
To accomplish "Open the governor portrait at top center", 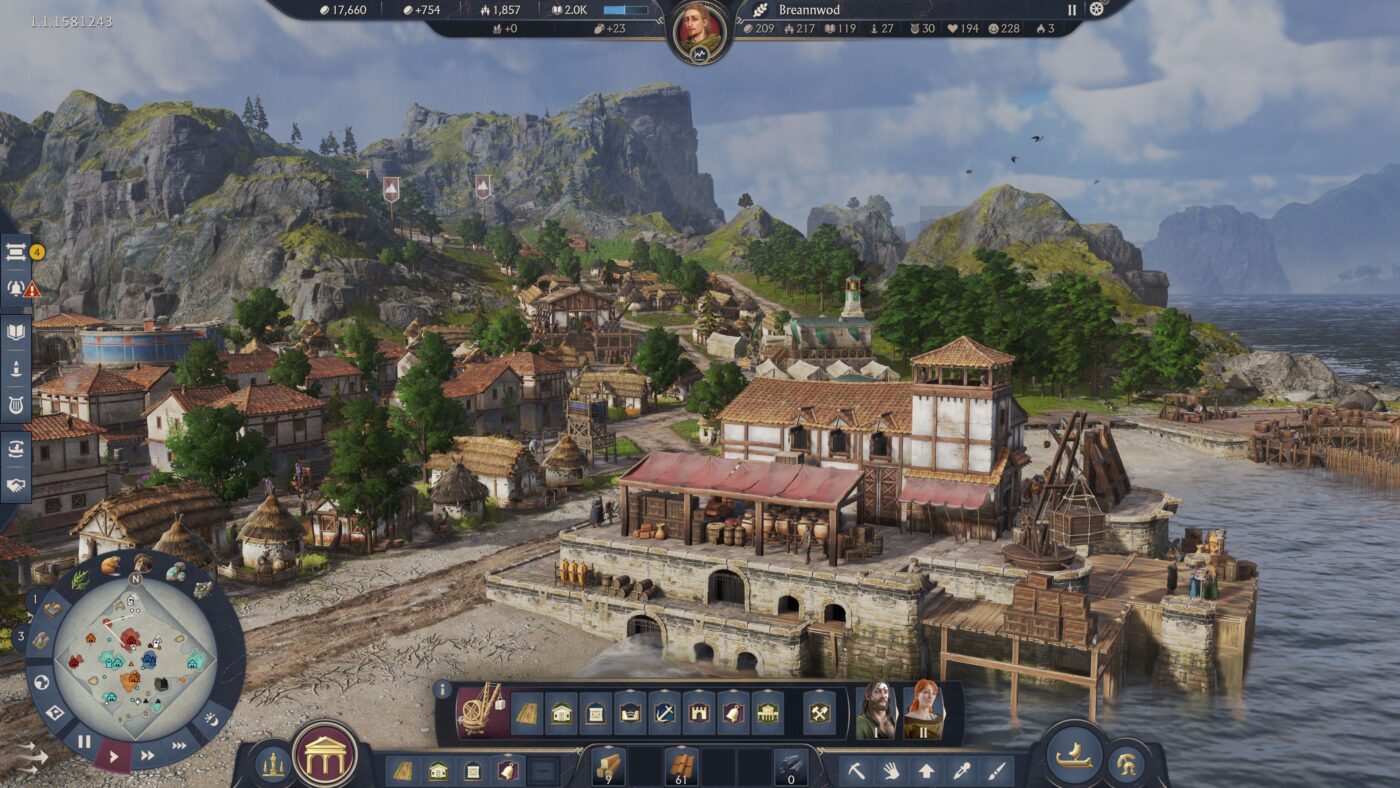I will (x=700, y=29).
